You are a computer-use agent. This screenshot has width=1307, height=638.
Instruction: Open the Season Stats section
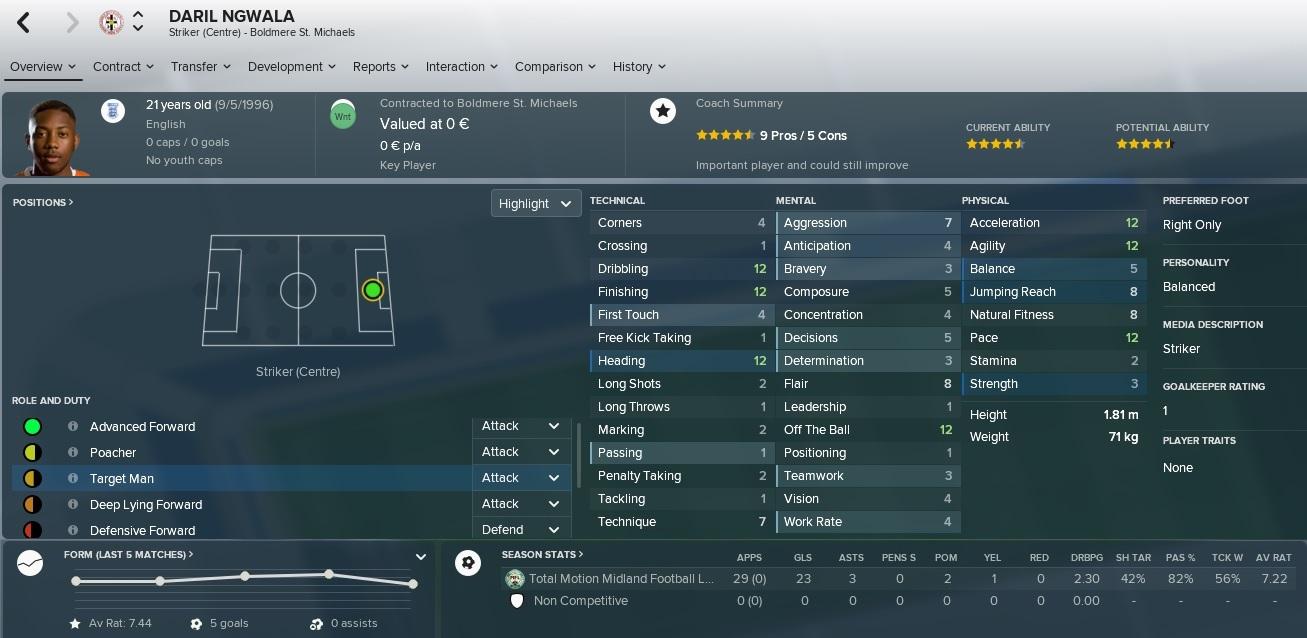[x=542, y=555]
